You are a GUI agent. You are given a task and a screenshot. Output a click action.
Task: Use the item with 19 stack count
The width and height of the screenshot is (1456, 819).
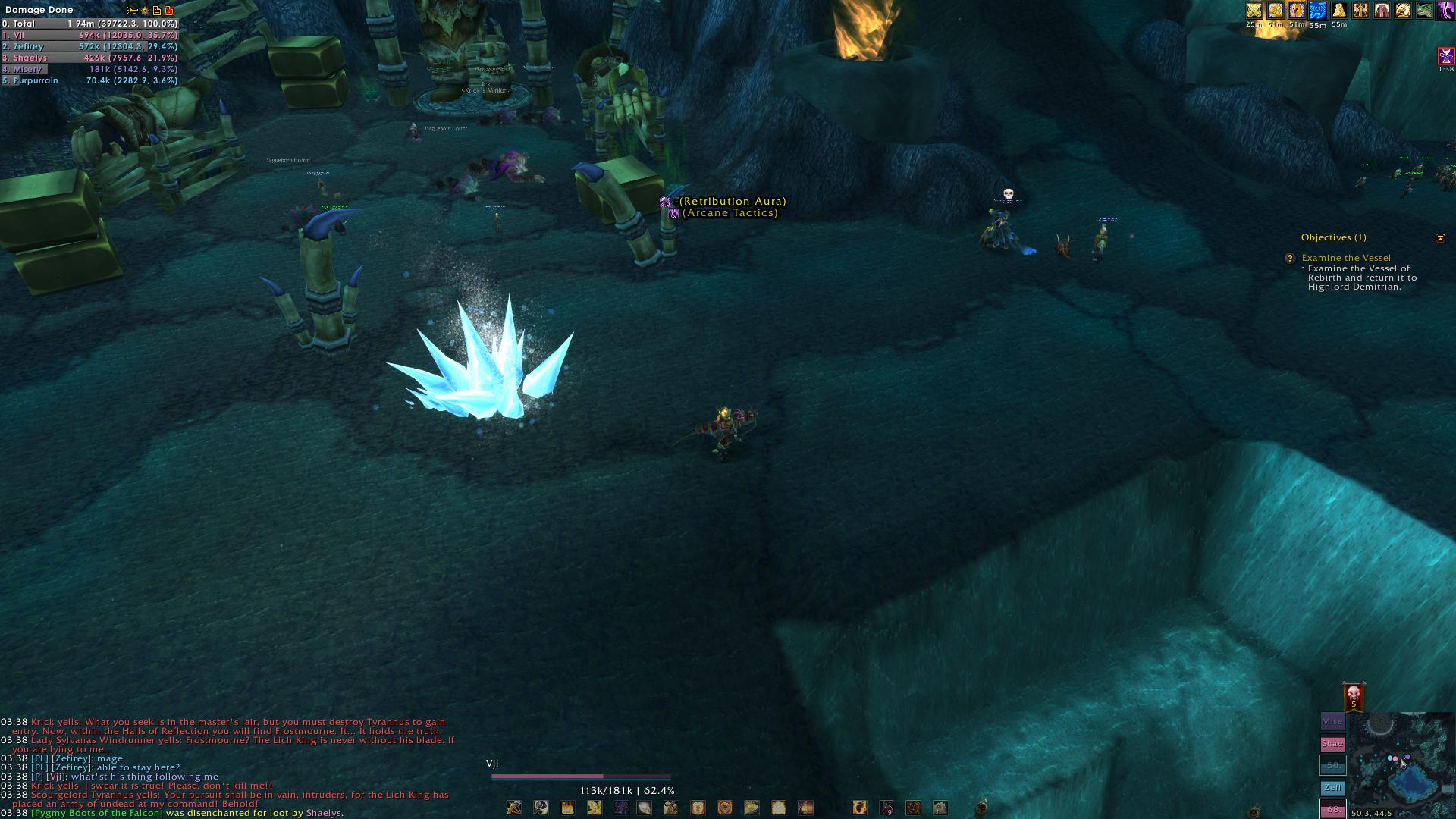click(886, 808)
